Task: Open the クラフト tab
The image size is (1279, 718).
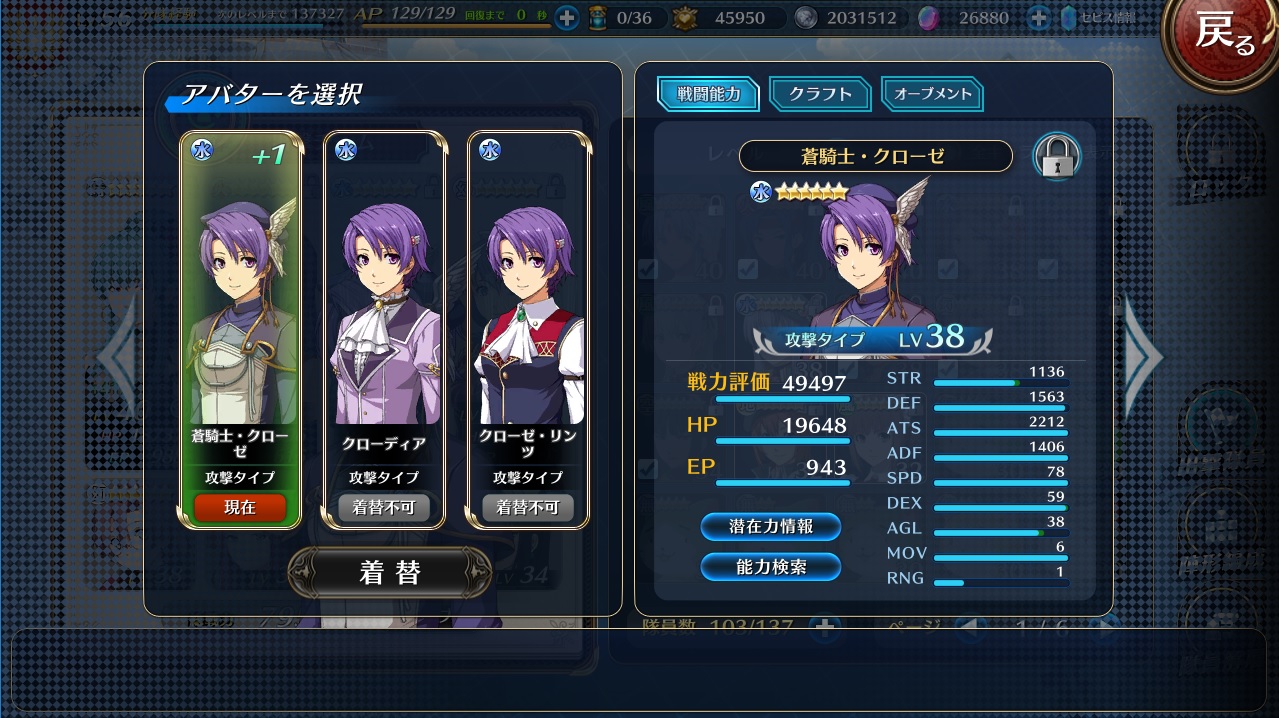Action: [x=821, y=94]
